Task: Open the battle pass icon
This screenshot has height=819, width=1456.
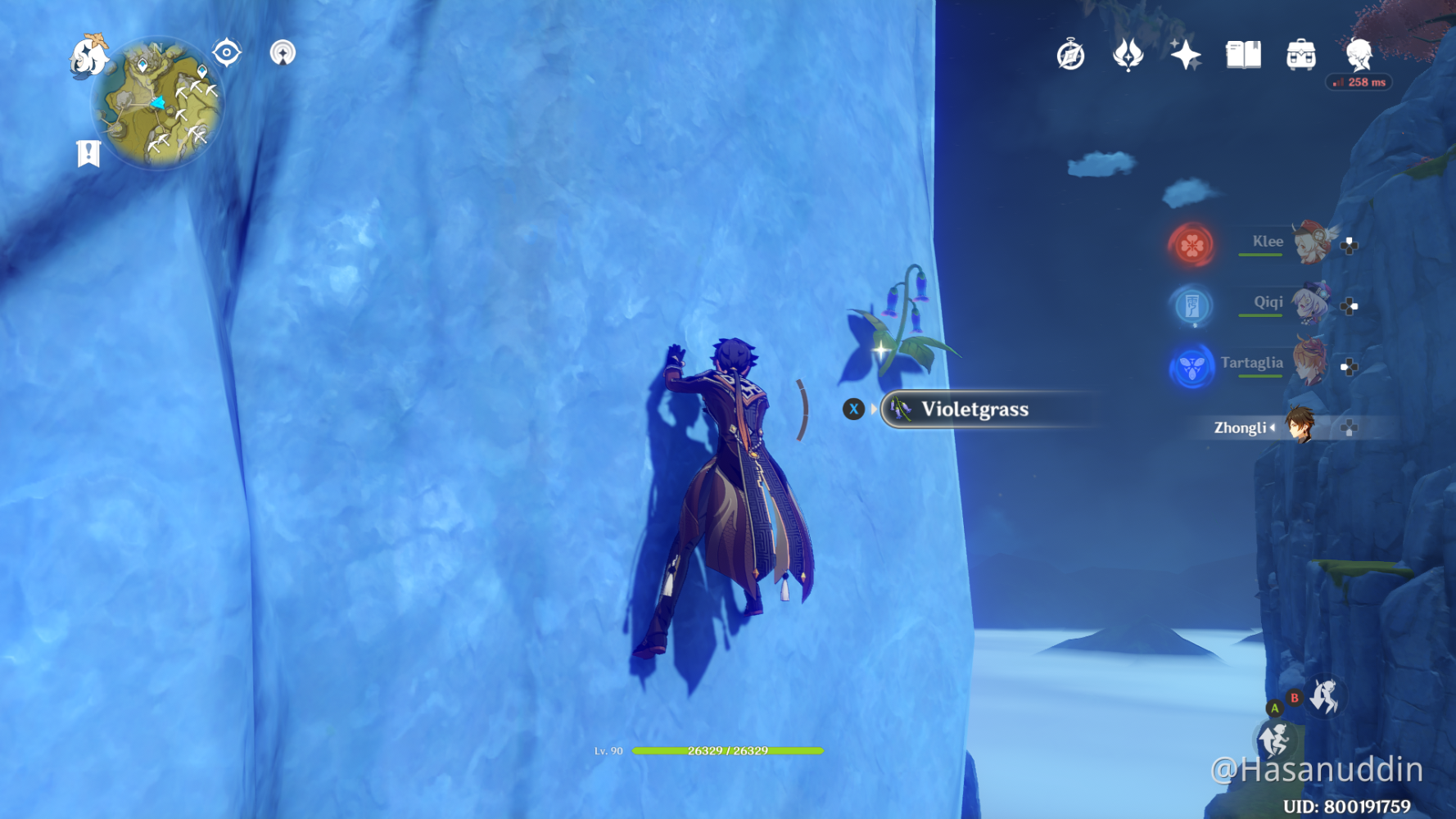Action: click(x=1128, y=56)
